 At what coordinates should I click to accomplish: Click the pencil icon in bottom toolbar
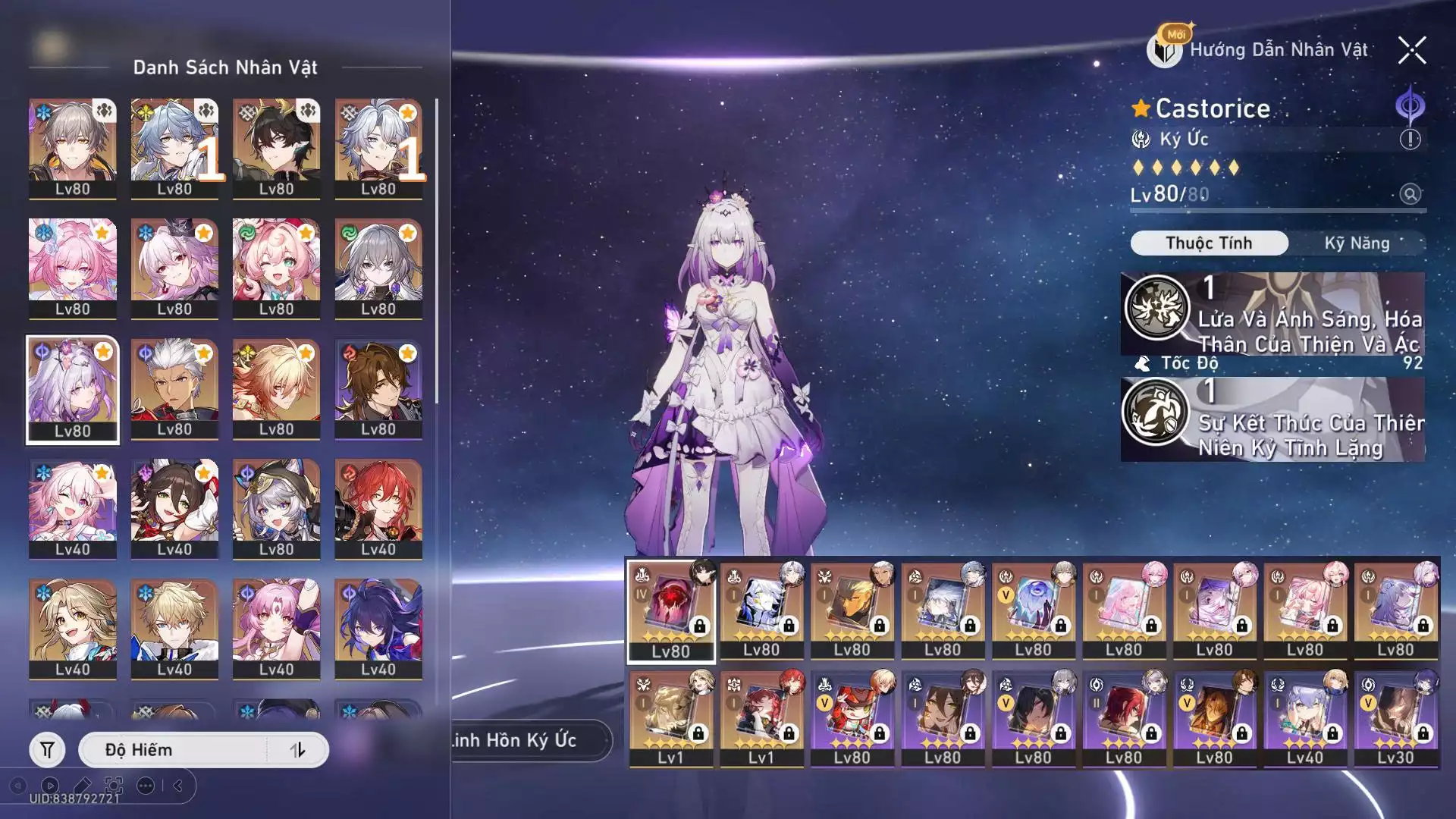(83, 786)
